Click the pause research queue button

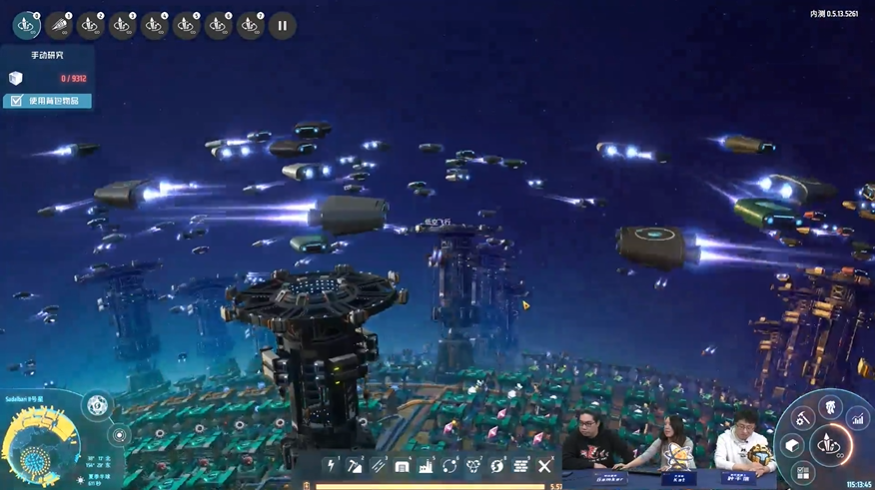click(x=282, y=25)
